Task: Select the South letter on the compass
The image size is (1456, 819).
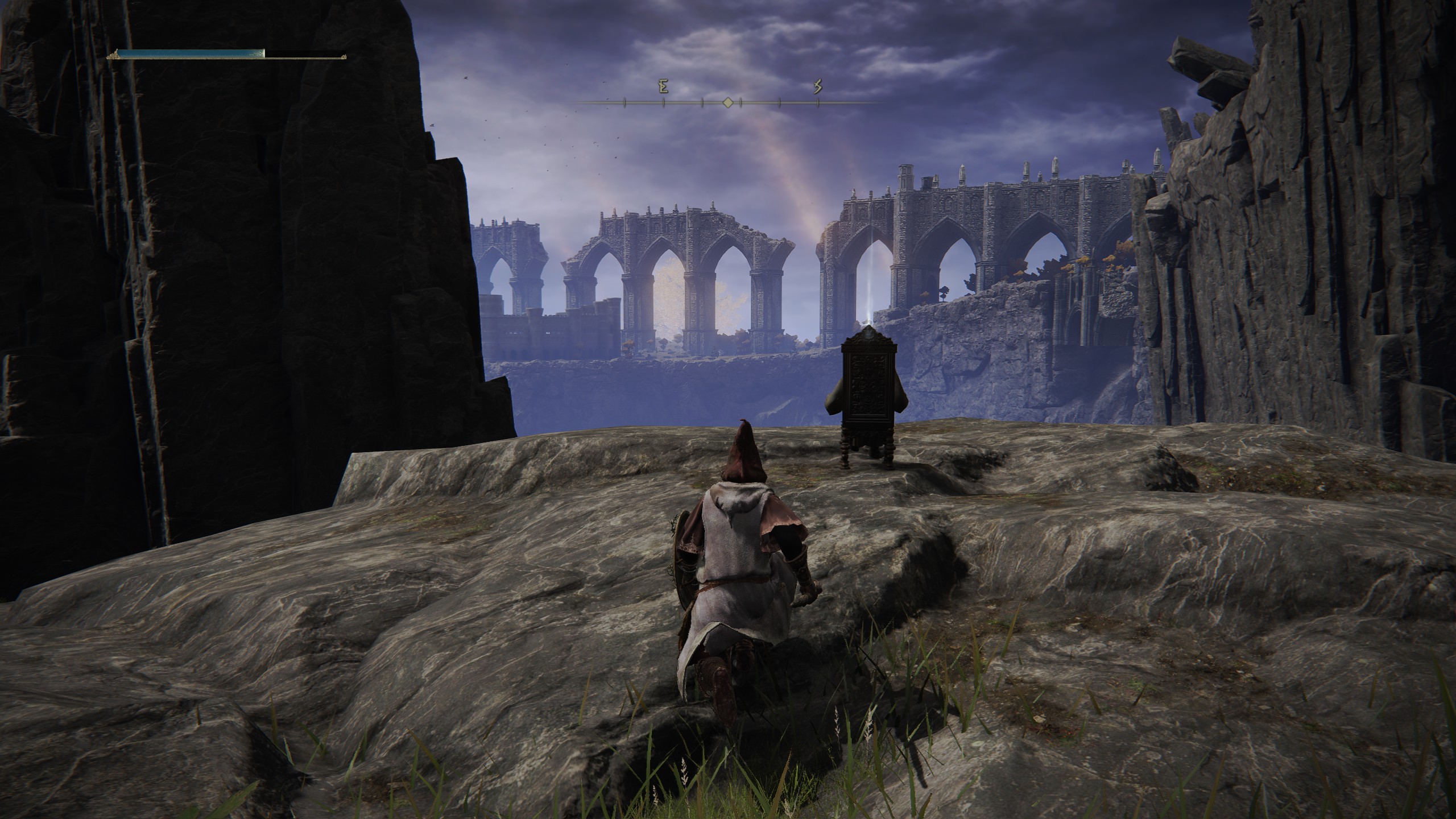Action: tap(818, 87)
